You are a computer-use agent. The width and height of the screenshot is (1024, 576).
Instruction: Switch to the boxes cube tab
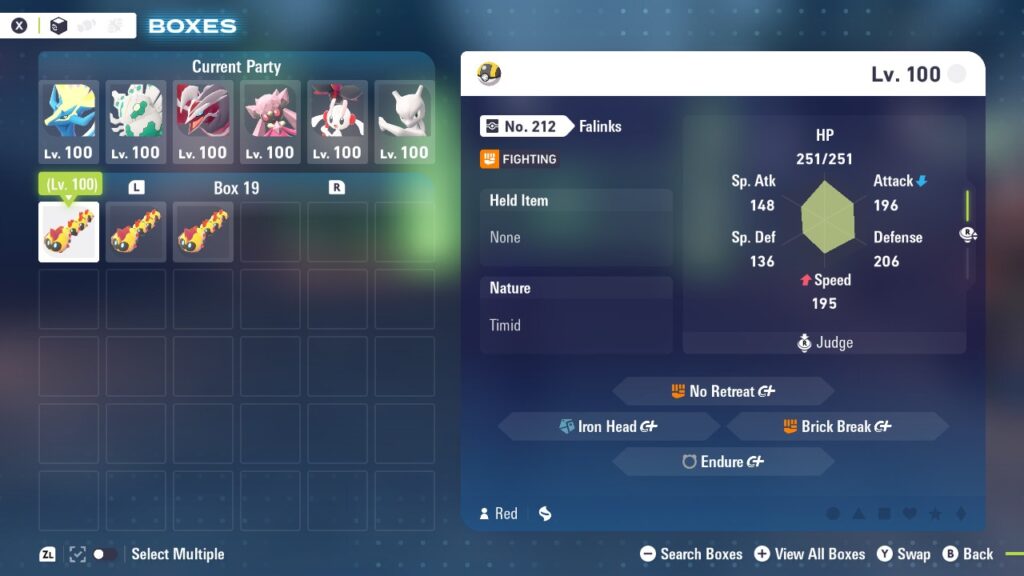(x=59, y=26)
